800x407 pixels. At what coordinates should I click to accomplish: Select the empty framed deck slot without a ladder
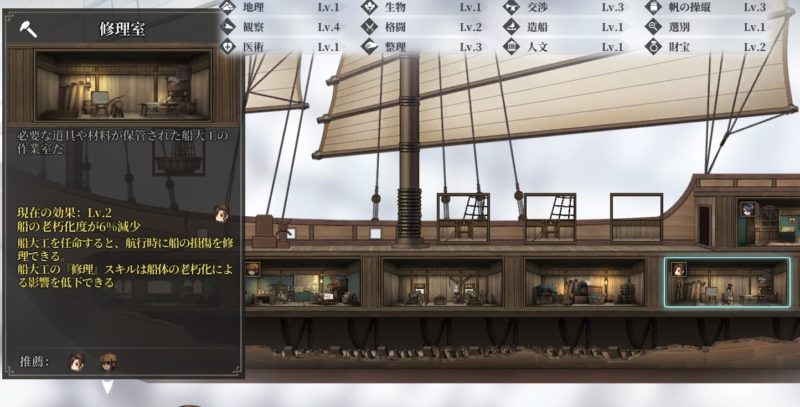click(x=635, y=216)
